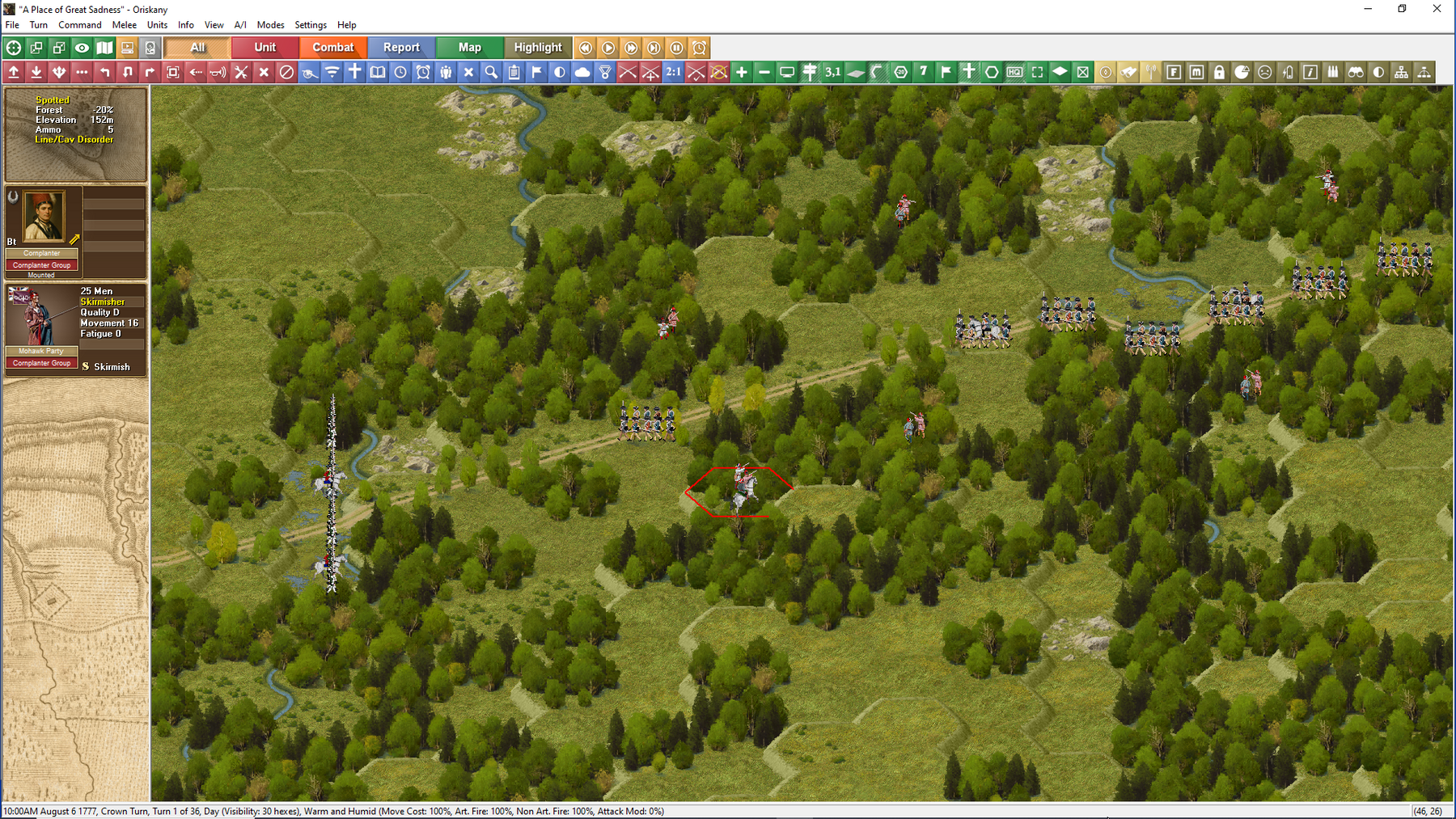This screenshot has height=819, width=1456.
Task: Toggle the cloud weather icon
Action: (582, 72)
